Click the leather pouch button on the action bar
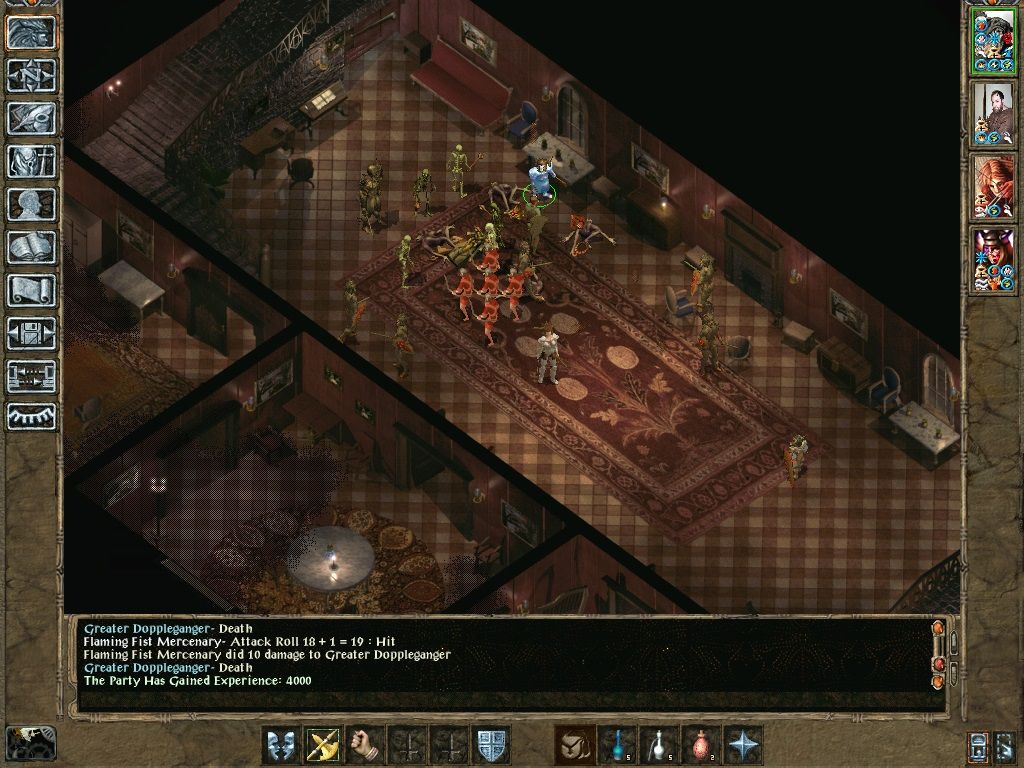Image resolution: width=1024 pixels, height=768 pixels. coord(574,745)
